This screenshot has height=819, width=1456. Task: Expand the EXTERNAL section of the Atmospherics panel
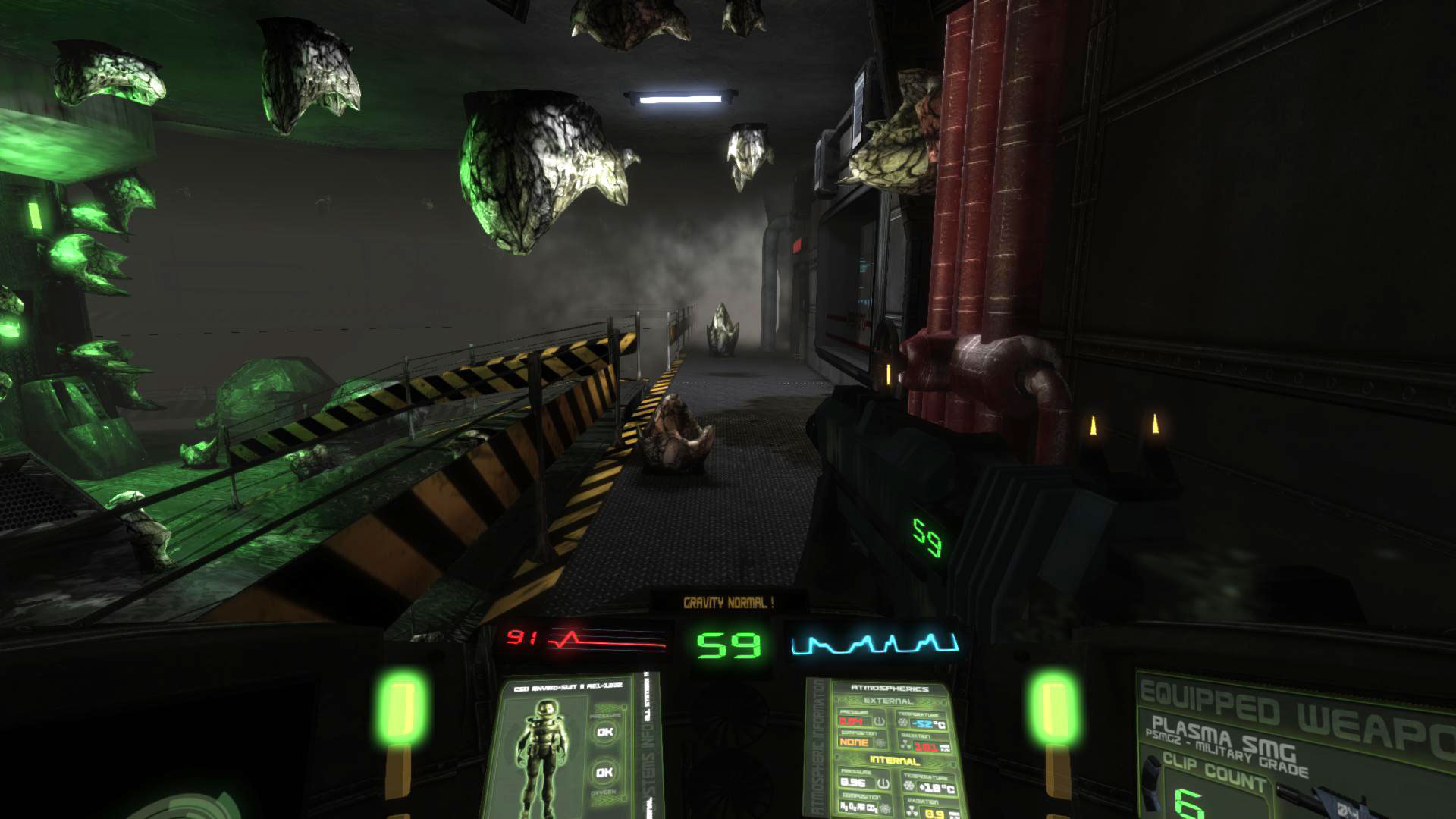889,701
